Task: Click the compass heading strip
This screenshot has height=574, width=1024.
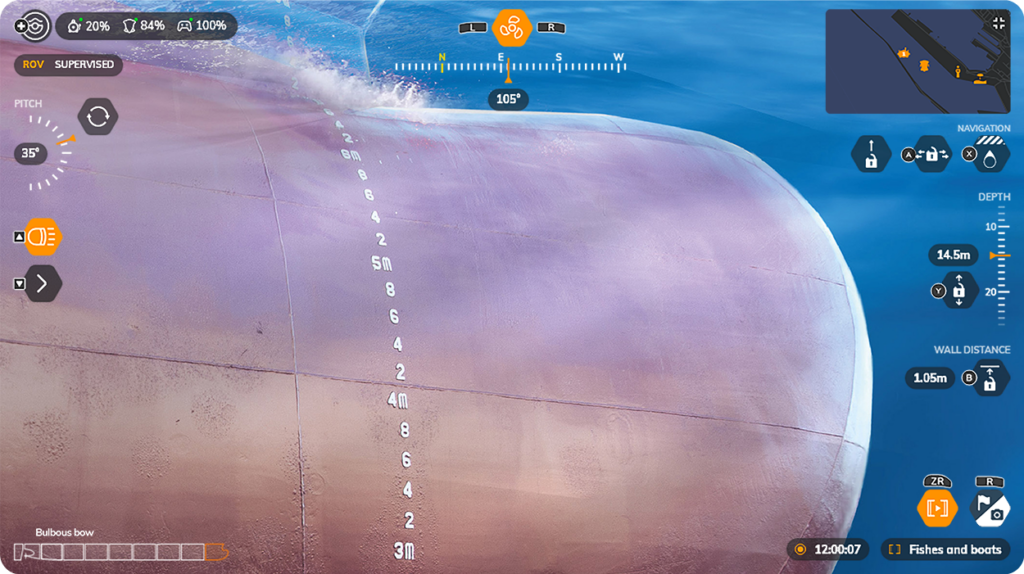Action: pos(508,67)
